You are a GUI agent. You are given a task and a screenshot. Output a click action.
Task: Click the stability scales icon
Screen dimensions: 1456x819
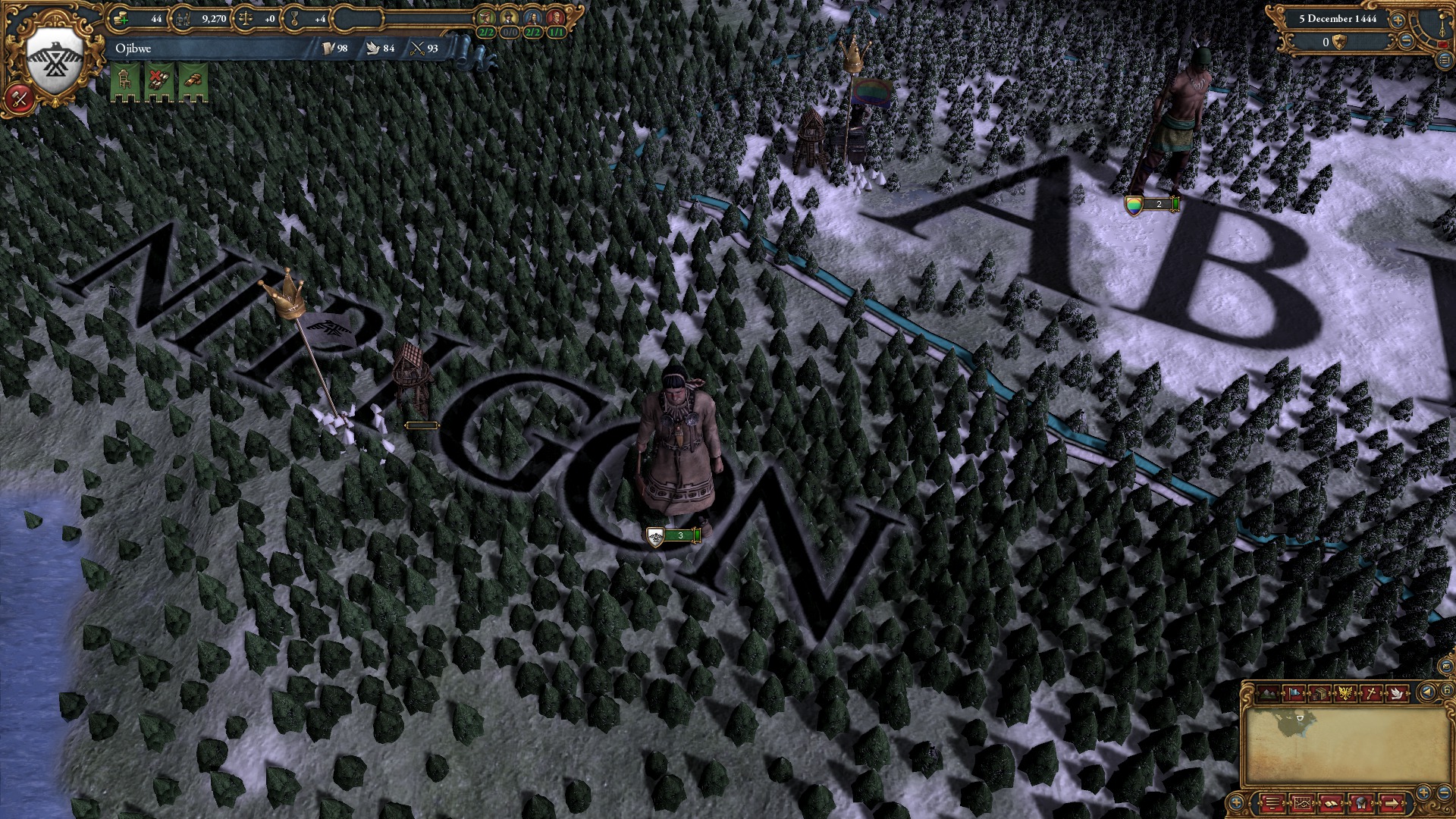pyautogui.click(x=244, y=18)
